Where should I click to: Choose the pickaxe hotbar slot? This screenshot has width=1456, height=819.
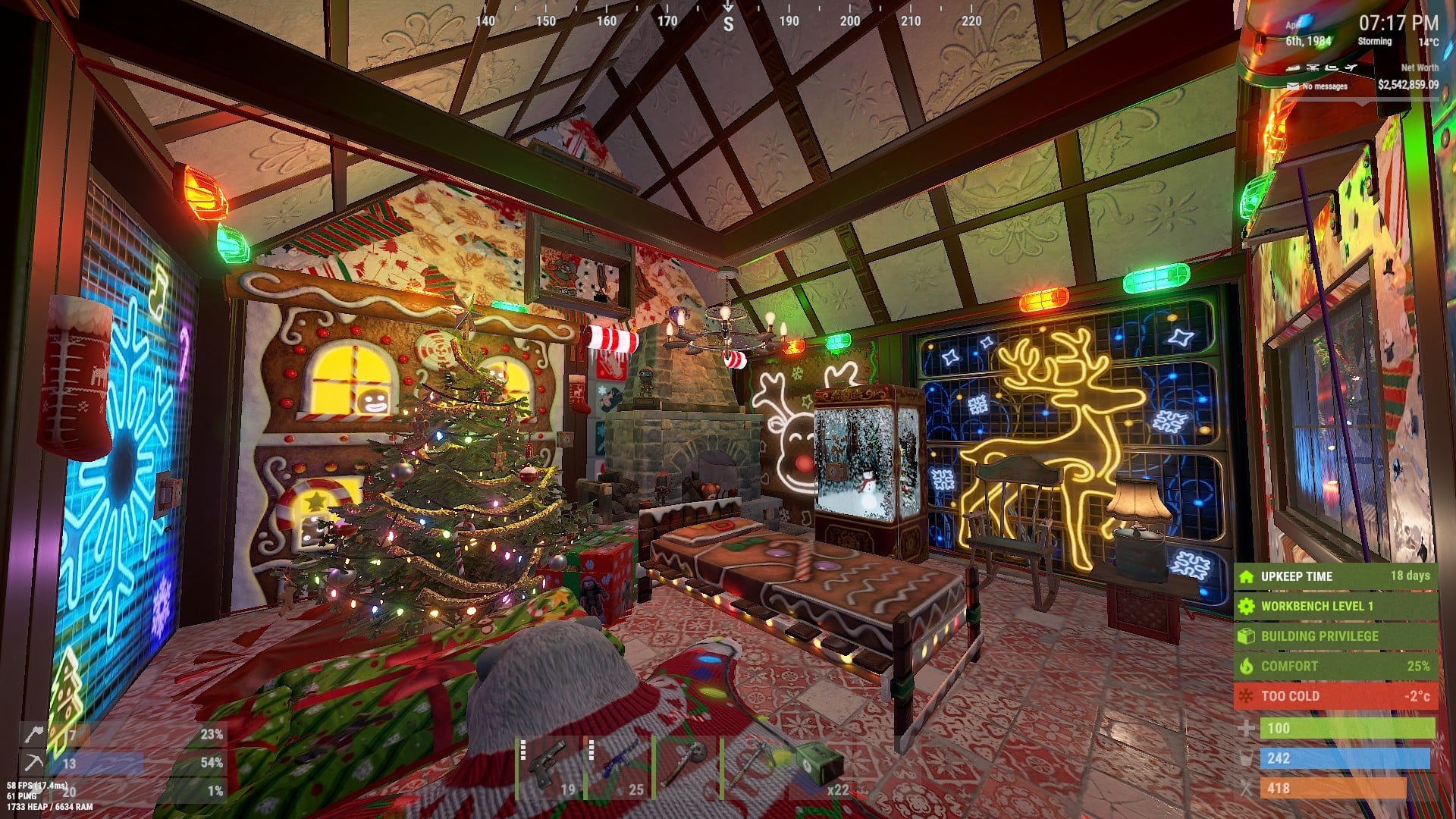pos(751,766)
